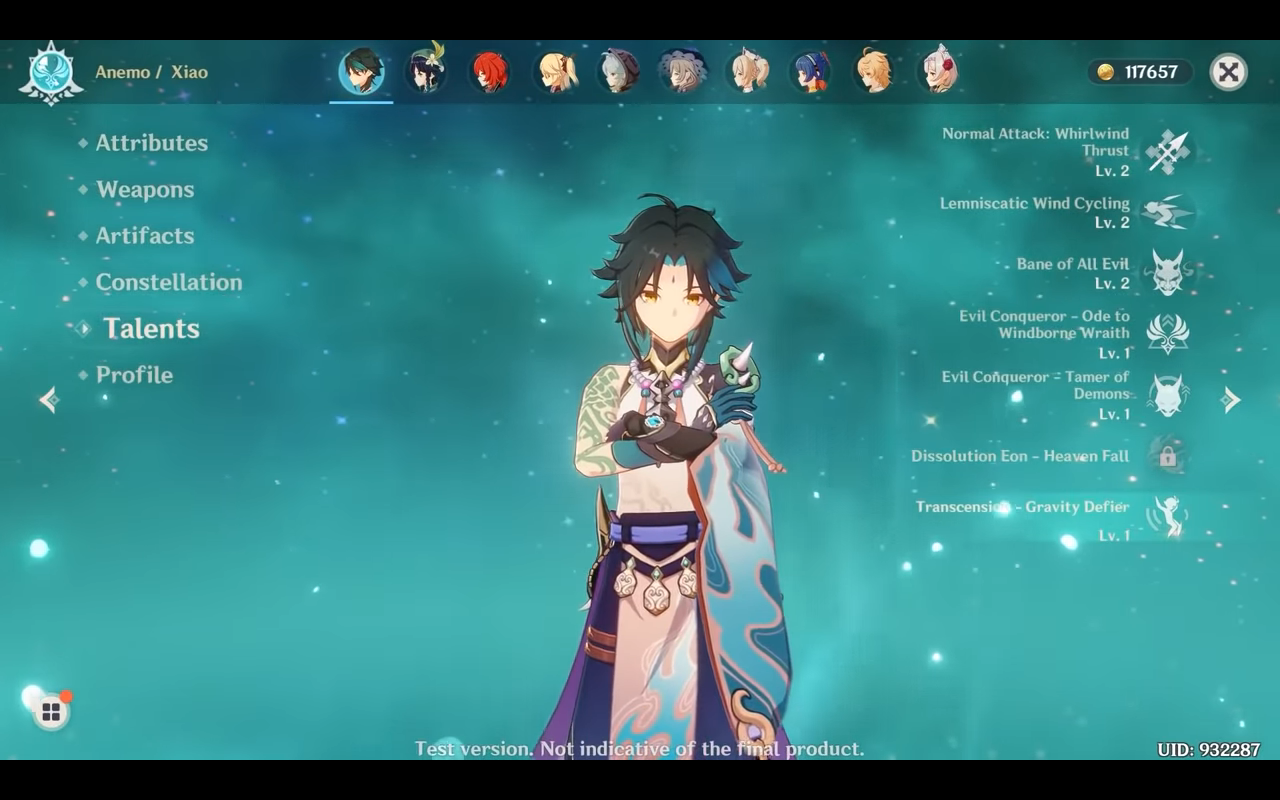Open the Weapons menu entry
Viewport: 1280px width, 800px height.
point(145,190)
